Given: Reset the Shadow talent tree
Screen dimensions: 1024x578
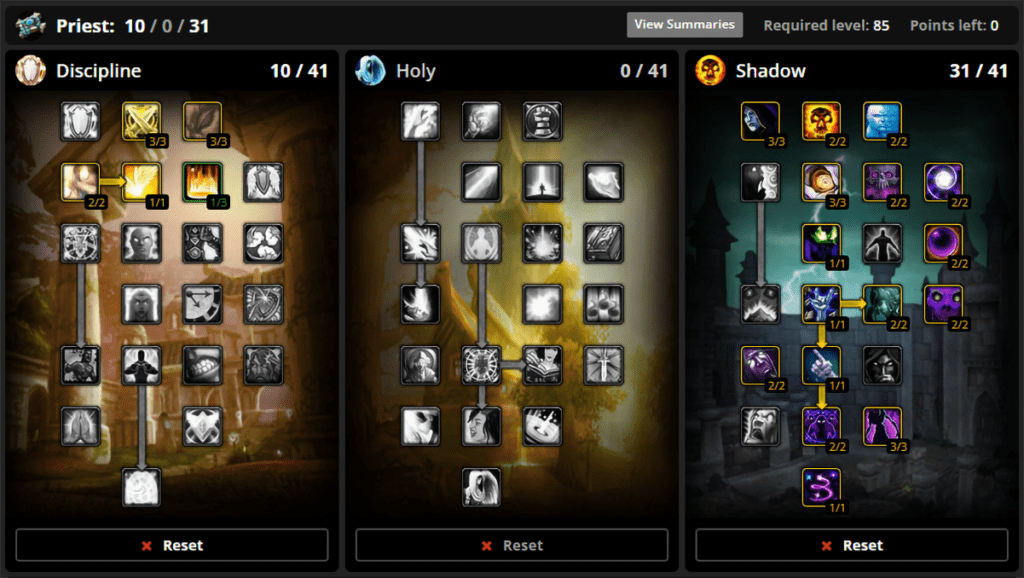Looking at the screenshot, I should point(852,545).
